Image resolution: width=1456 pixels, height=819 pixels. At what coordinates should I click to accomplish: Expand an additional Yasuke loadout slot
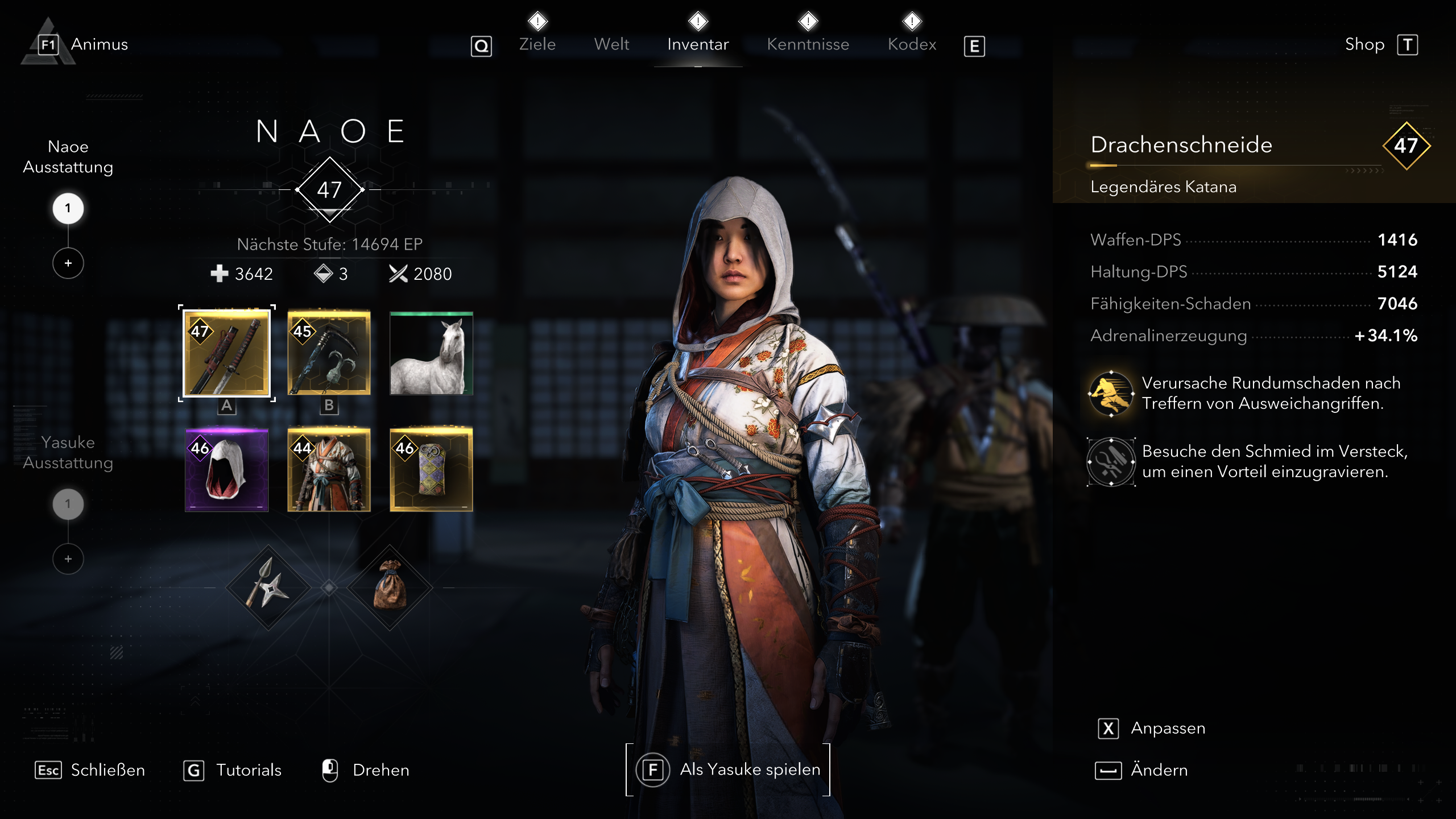(x=68, y=559)
